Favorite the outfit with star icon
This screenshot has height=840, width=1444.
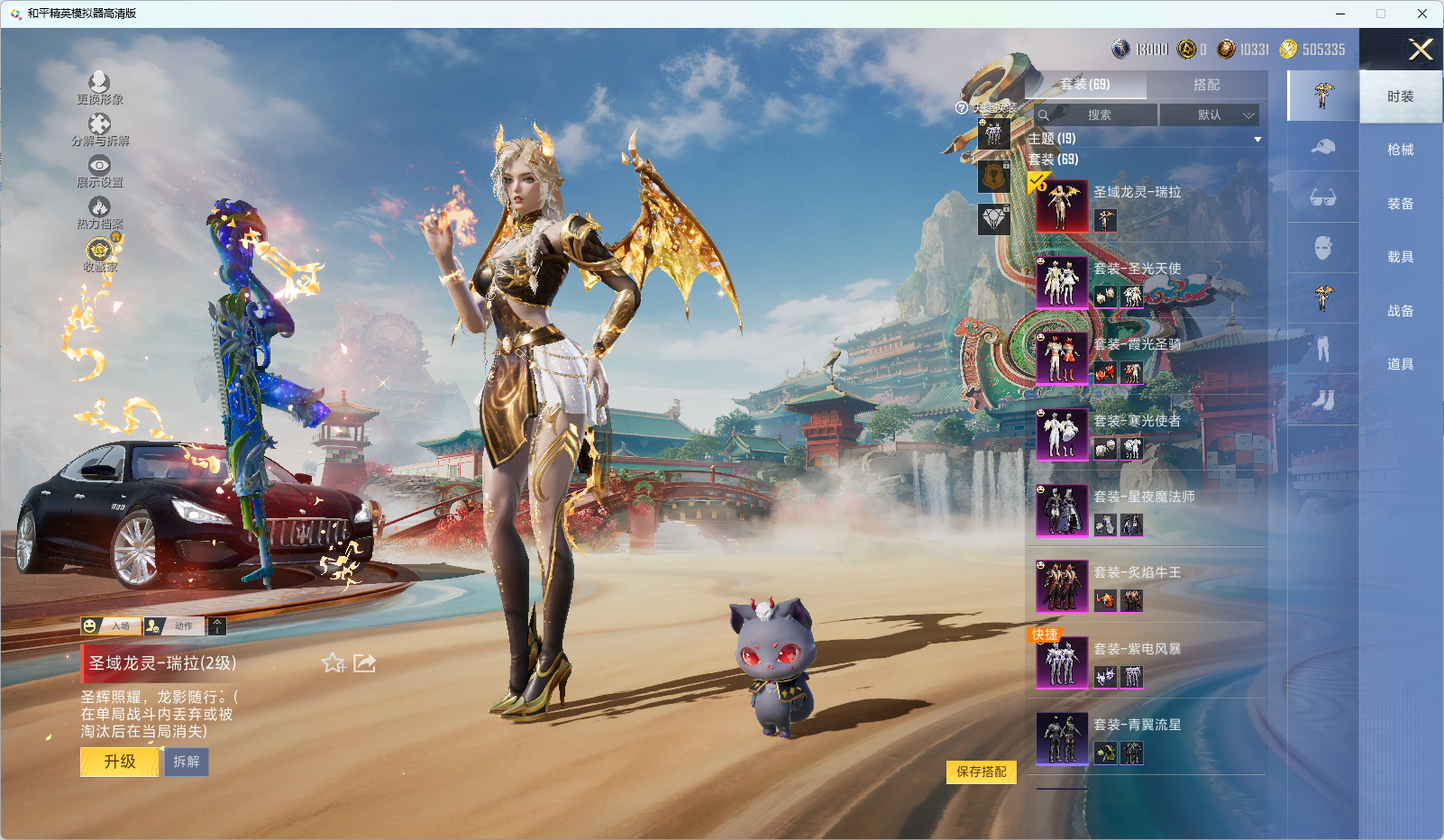pos(334,663)
